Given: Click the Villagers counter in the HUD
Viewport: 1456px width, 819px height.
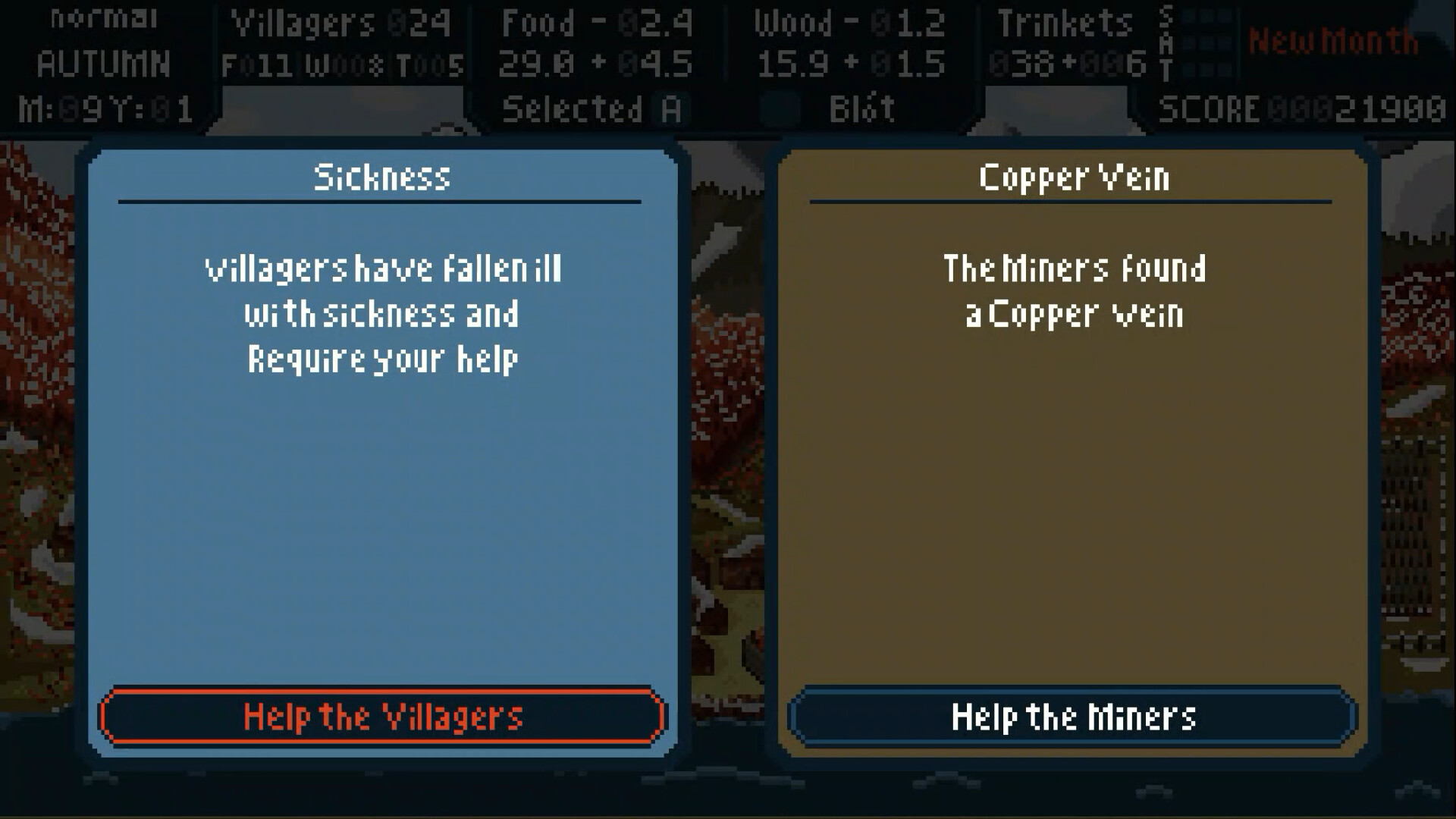Looking at the screenshot, I should point(341,23).
